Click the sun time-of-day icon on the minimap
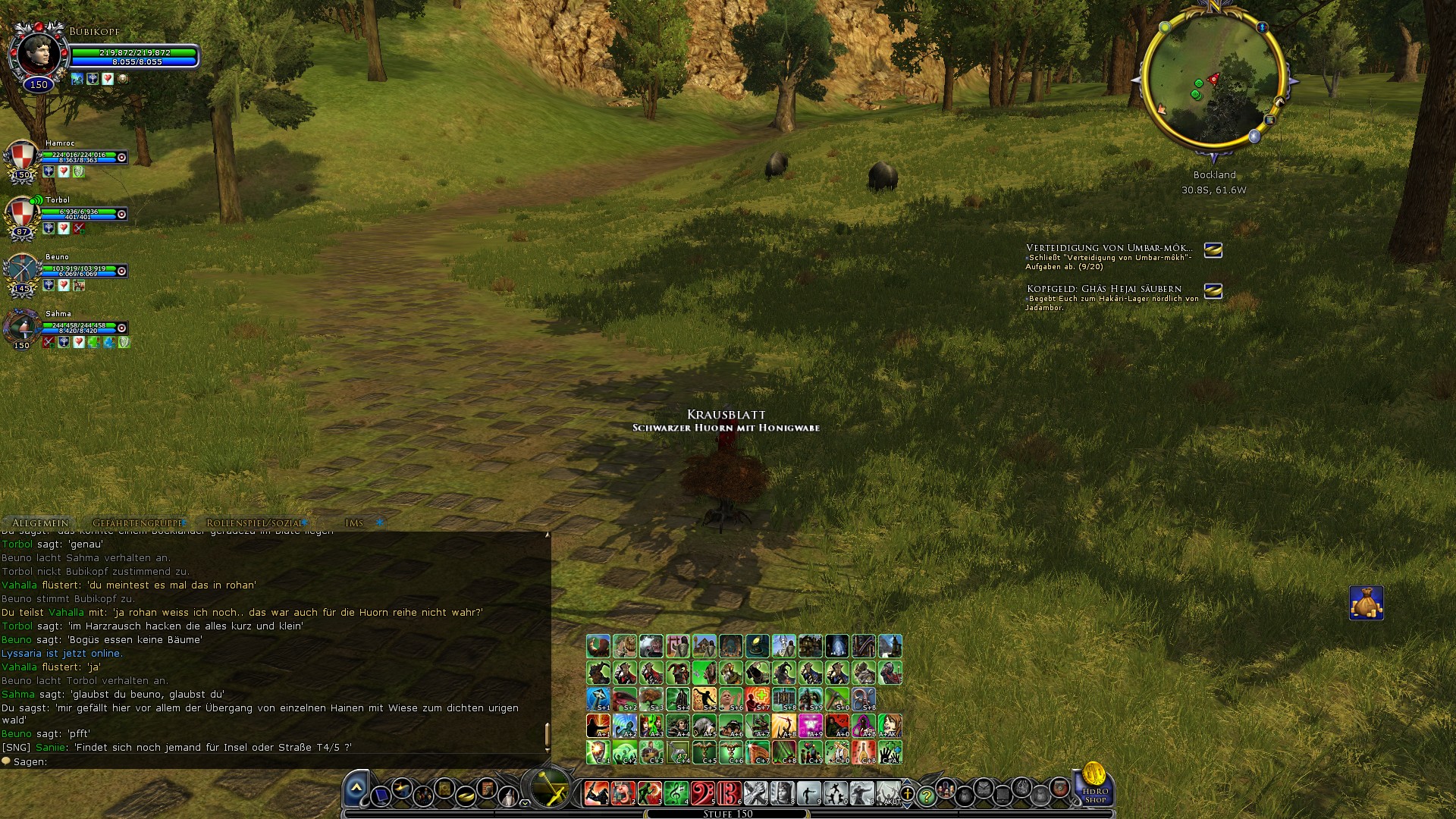 (1165, 27)
